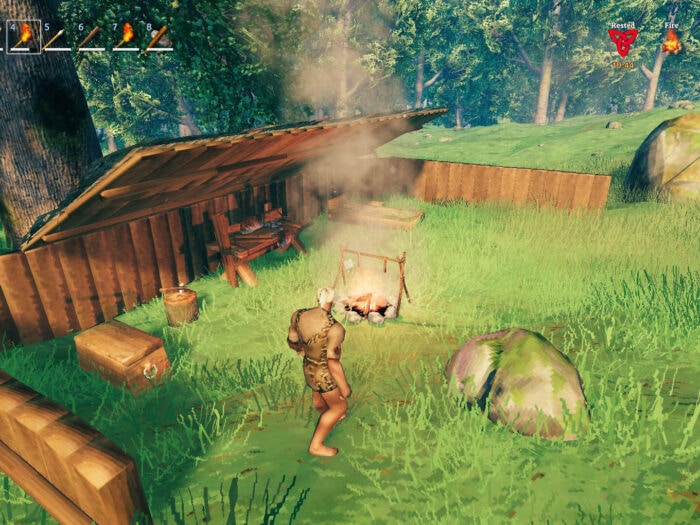Screen dimensions: 700x525
Task: Select the item in hotbar slot 5
Action: [57, 37]
